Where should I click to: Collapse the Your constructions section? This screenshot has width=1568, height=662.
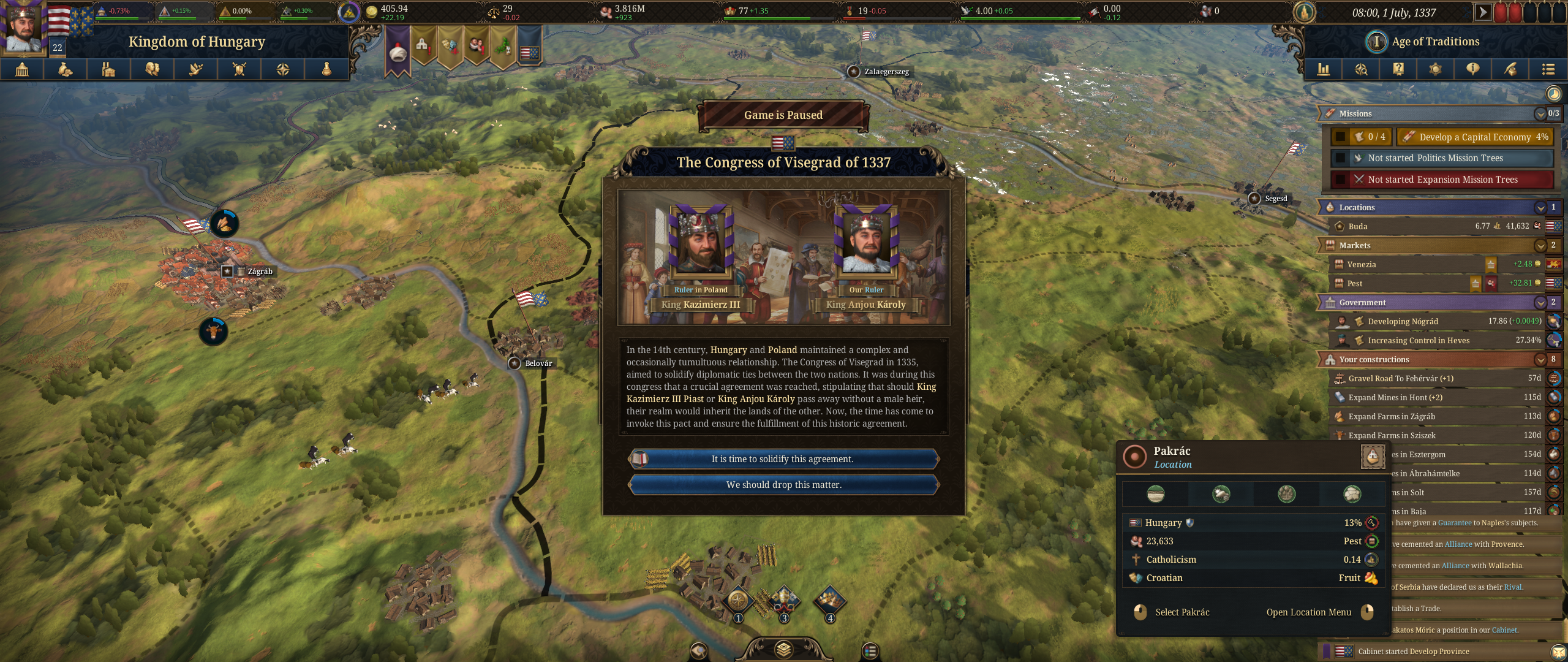[x=1540, y=359]
